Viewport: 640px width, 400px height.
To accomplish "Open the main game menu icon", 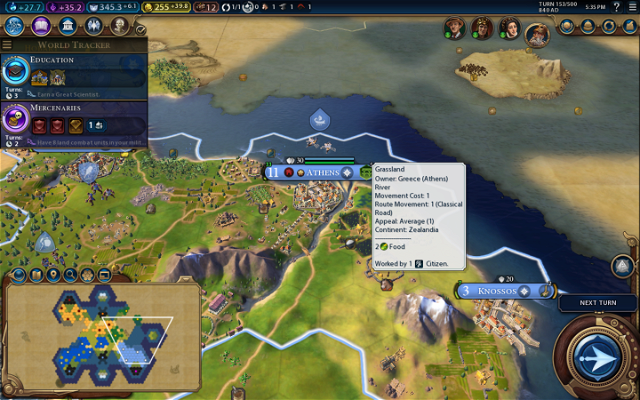I will [630, 7].
